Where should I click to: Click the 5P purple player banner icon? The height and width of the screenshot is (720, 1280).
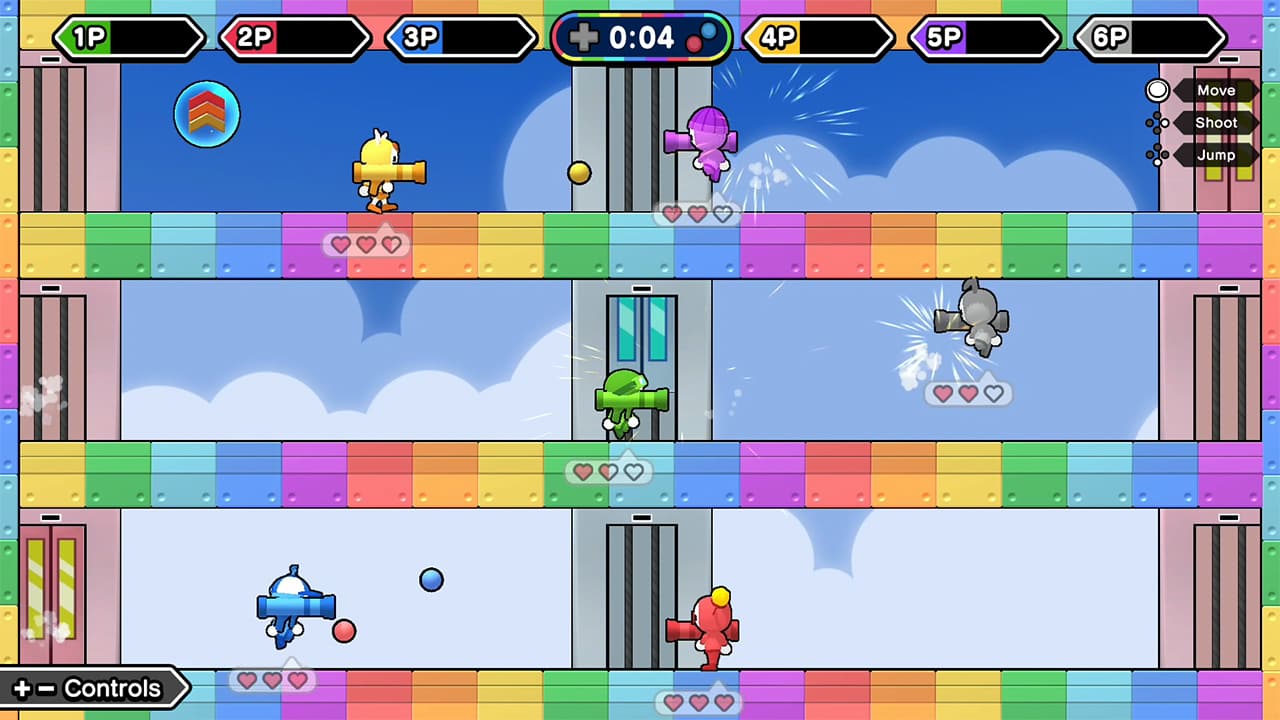(944, 38)
